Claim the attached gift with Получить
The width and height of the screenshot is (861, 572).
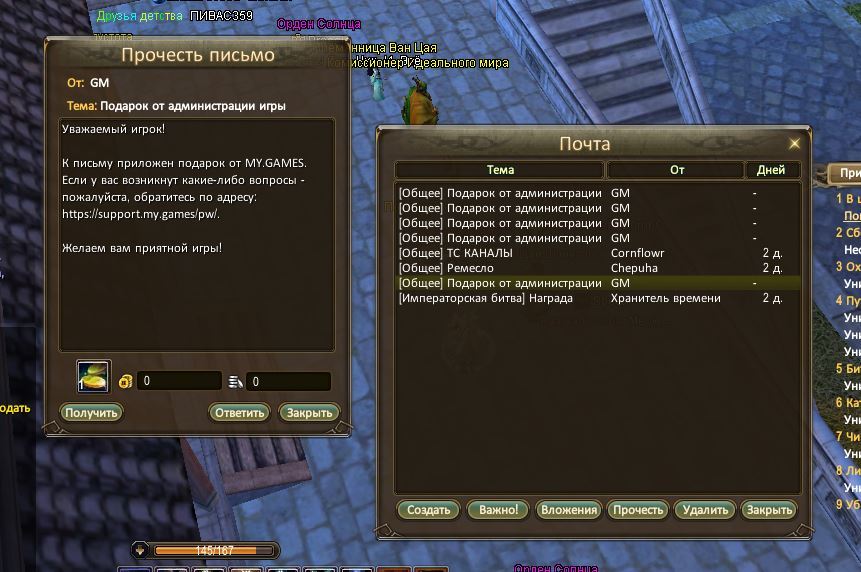(91, 412)
